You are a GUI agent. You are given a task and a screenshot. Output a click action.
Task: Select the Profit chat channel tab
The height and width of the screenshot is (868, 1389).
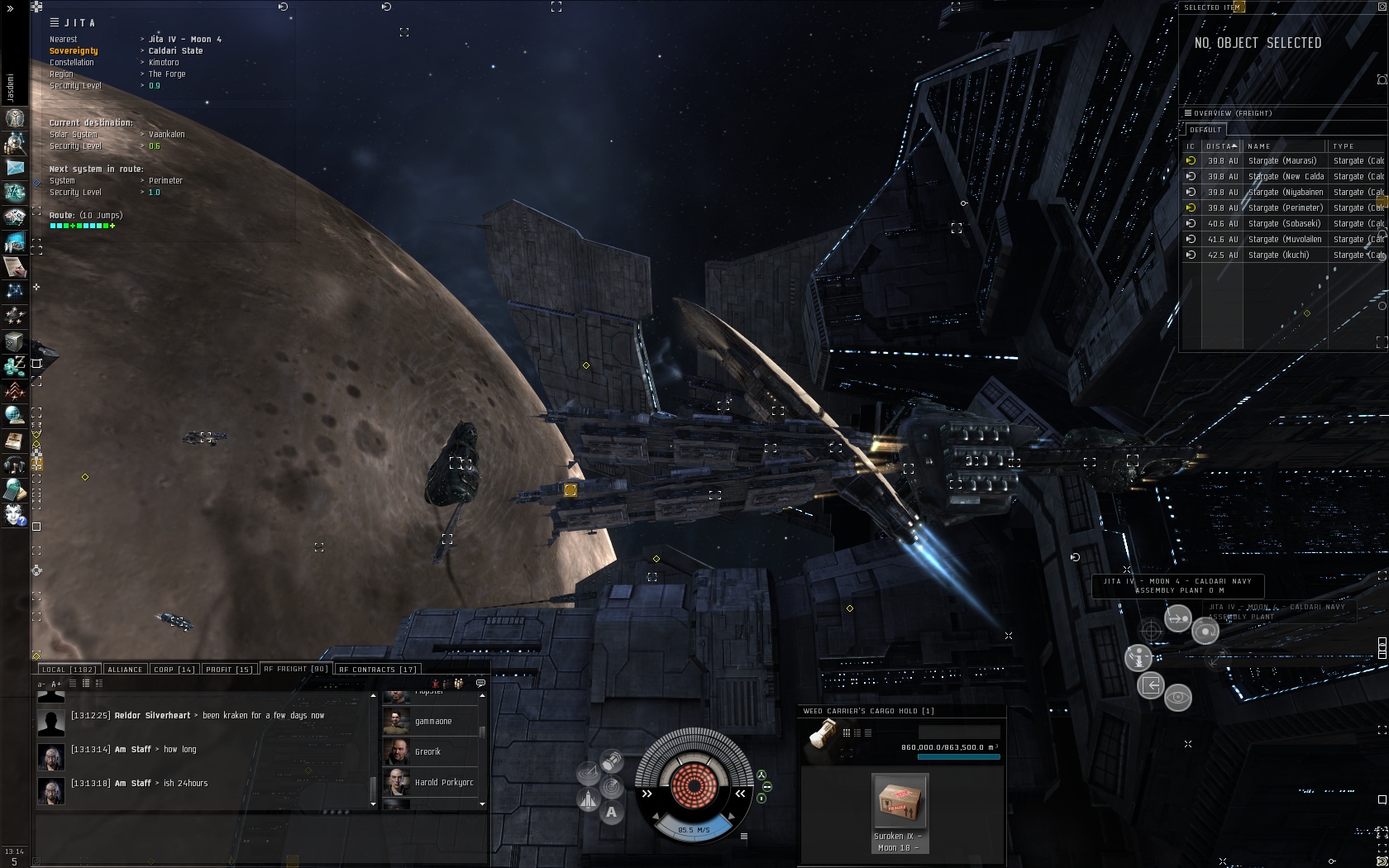click(229, 670)
